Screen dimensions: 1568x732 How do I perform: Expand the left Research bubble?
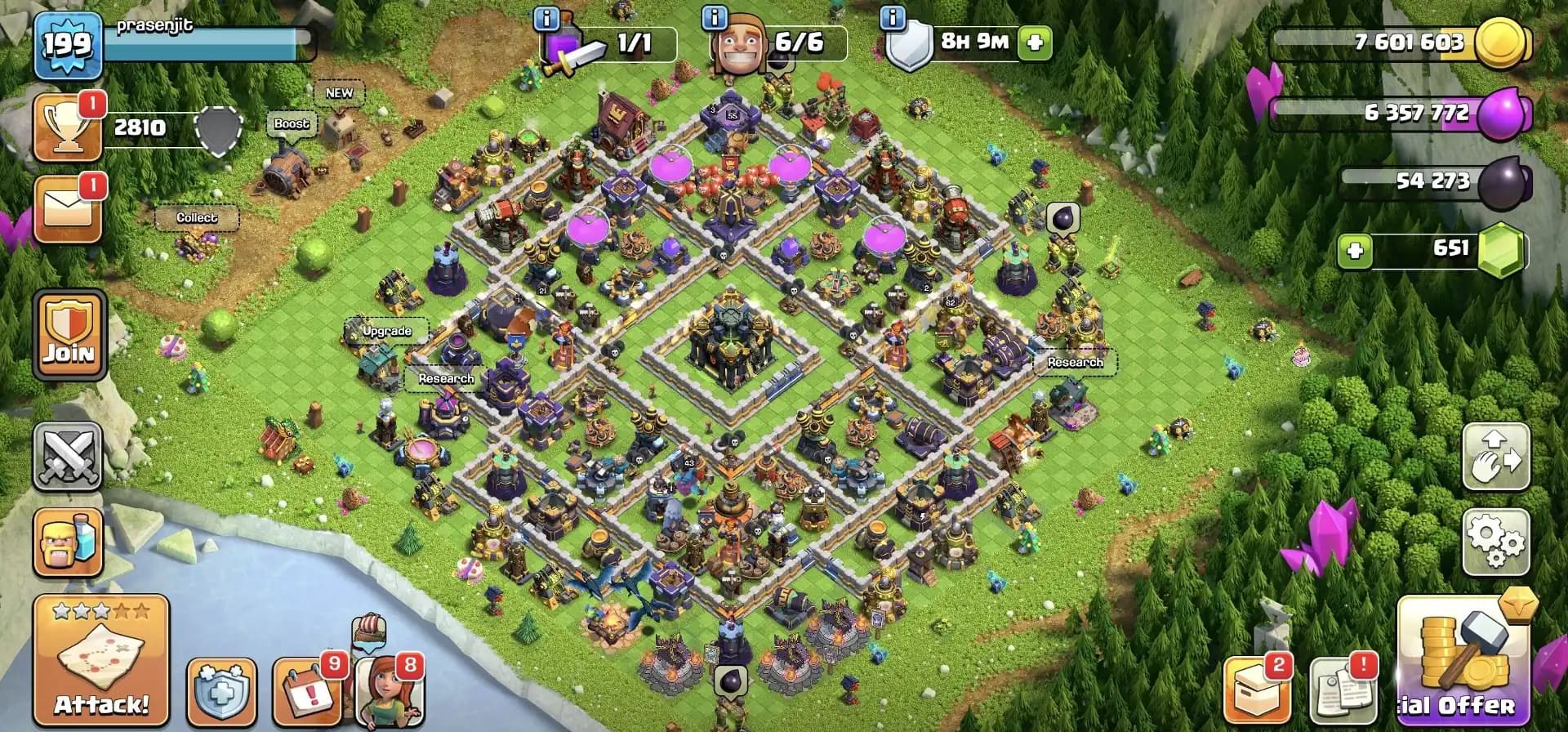pos(446,378)
